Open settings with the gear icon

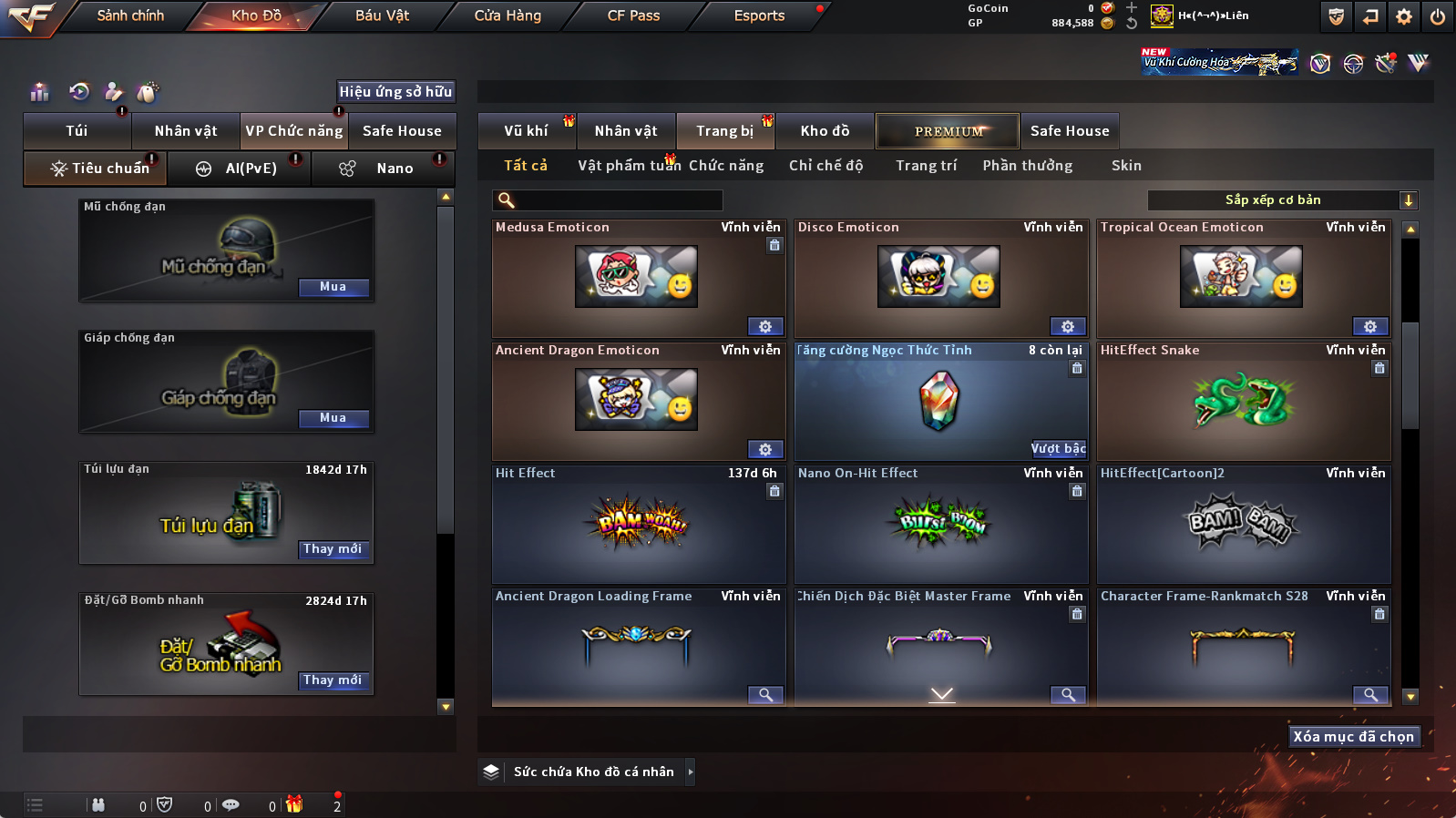[x=1404, y=16]
